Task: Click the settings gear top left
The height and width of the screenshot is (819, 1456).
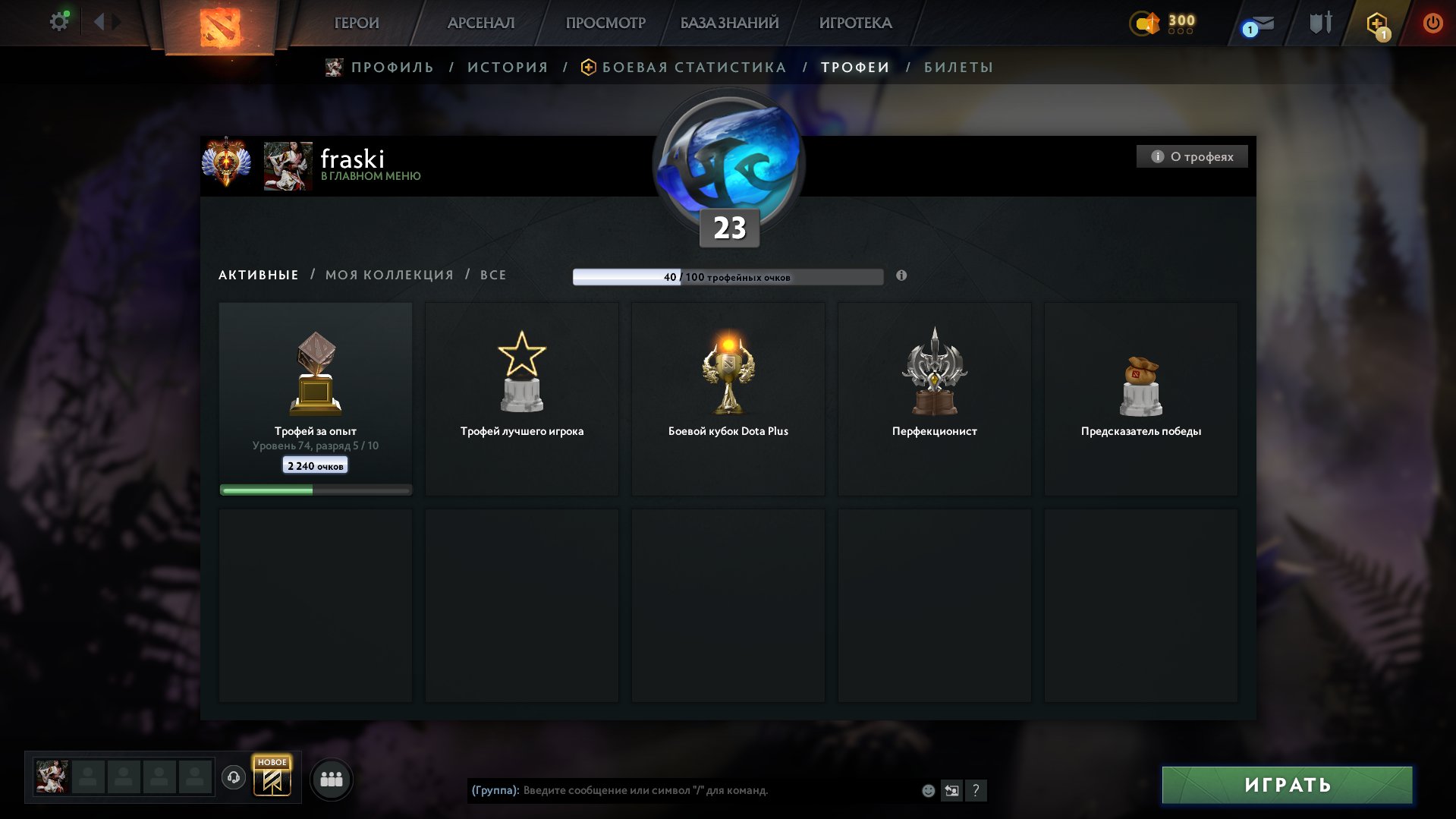Action: [x=58, y=20]
